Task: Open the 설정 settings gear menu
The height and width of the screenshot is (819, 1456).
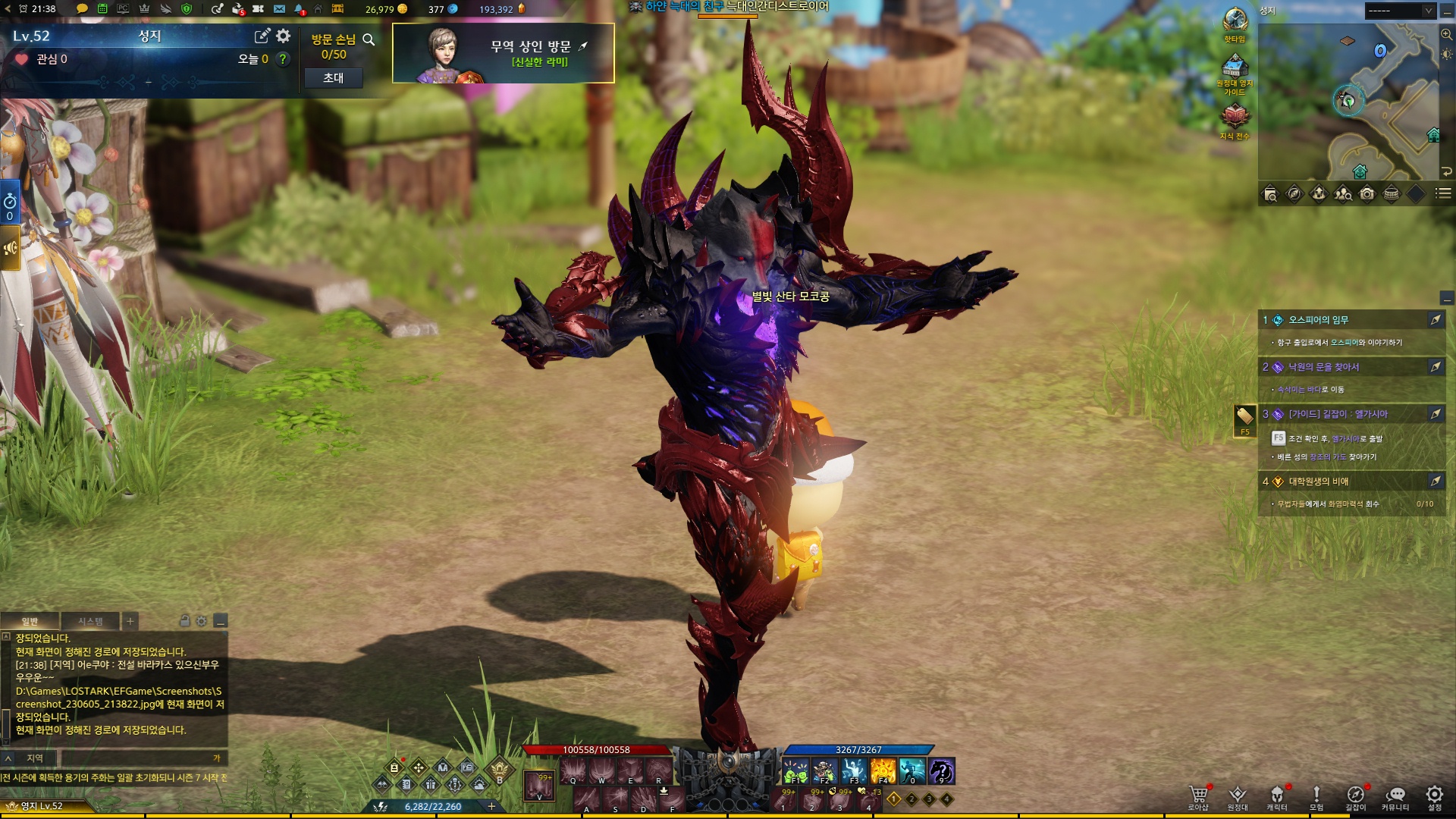Action: pos(1435,797)
